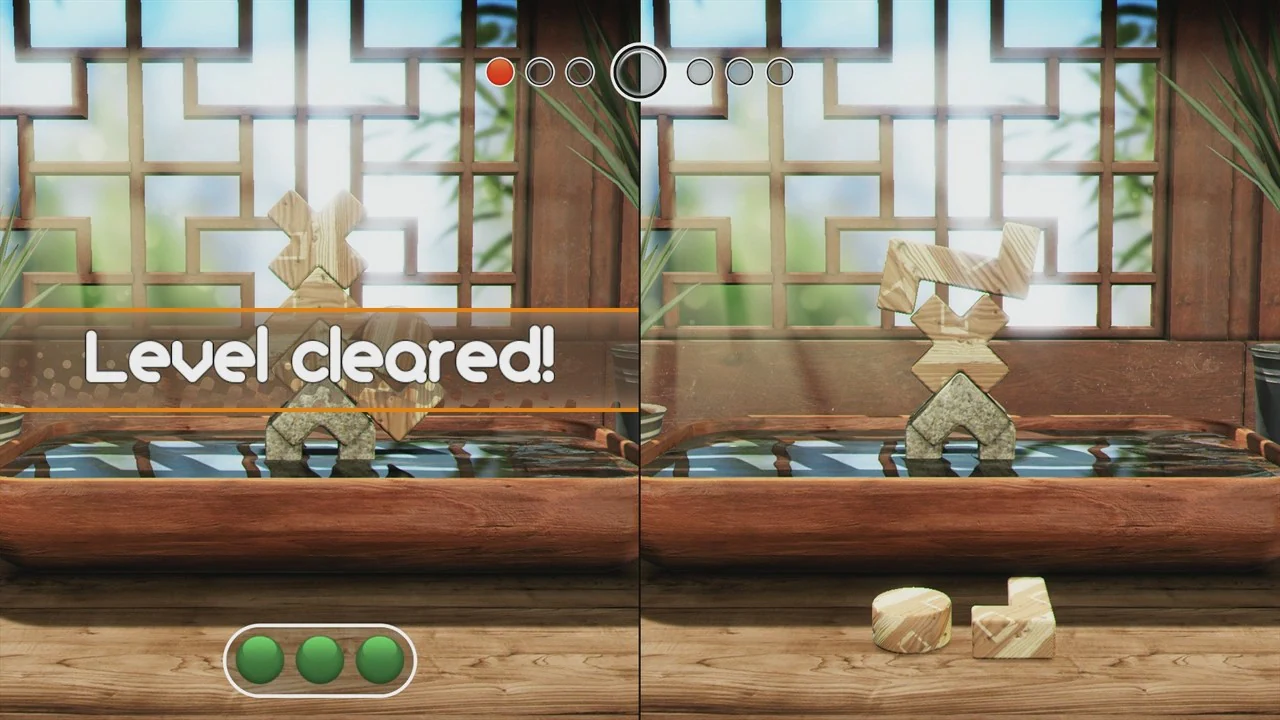Click the last level dot on the right
Image resolution: width=1280 pixels, height=720 pixels.
point(779,71)
